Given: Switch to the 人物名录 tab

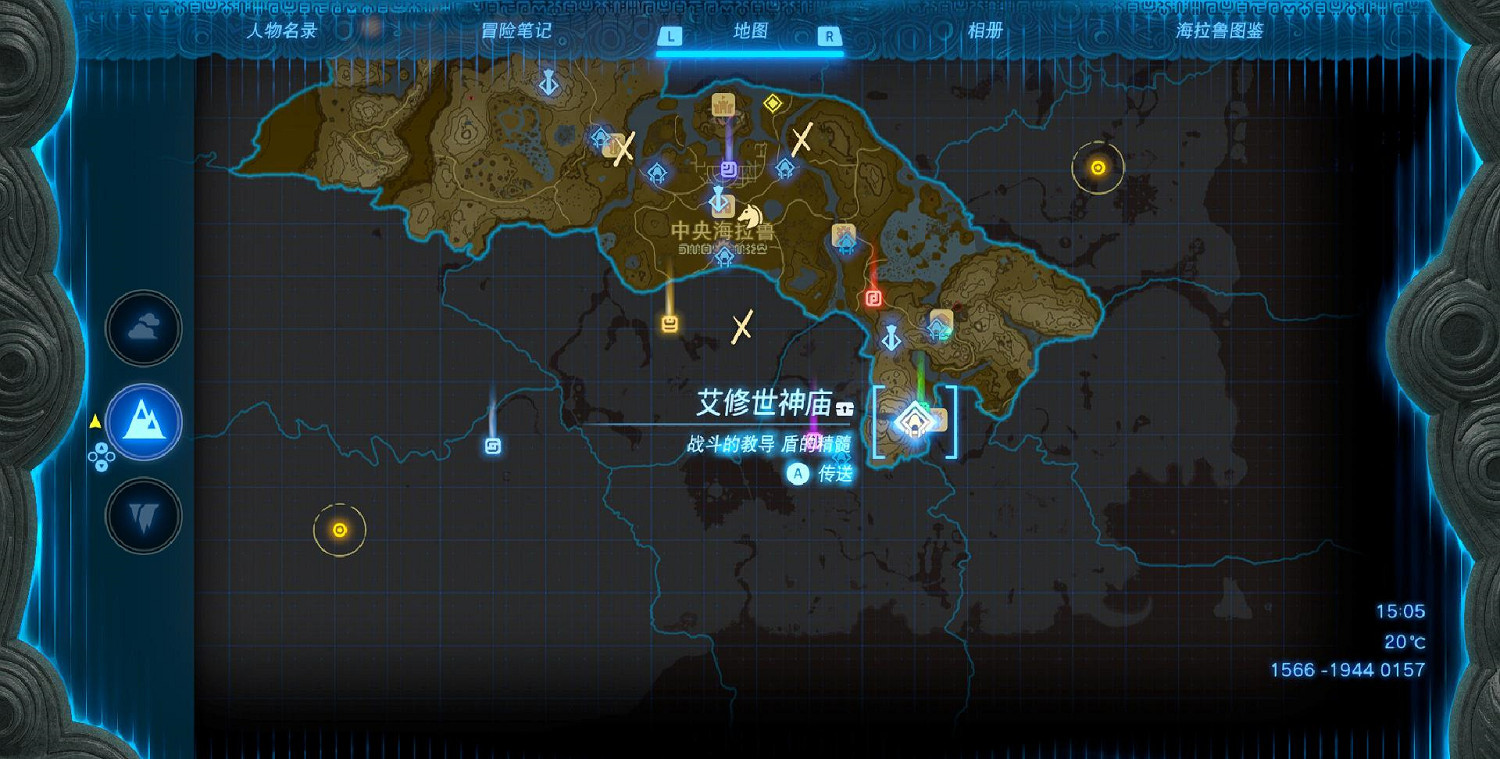Looking at the screenshot, I should pyautogui.click(x=283, y=31).
